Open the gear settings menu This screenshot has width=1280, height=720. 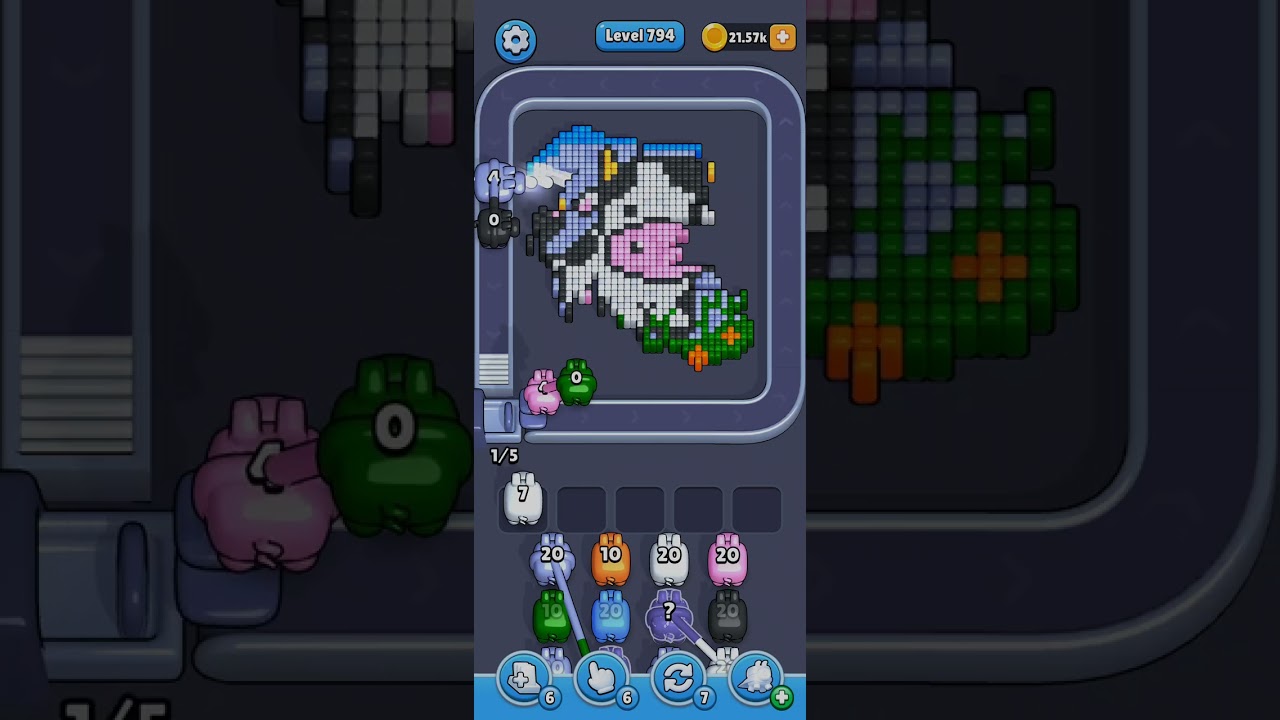[x=515, y=40]
